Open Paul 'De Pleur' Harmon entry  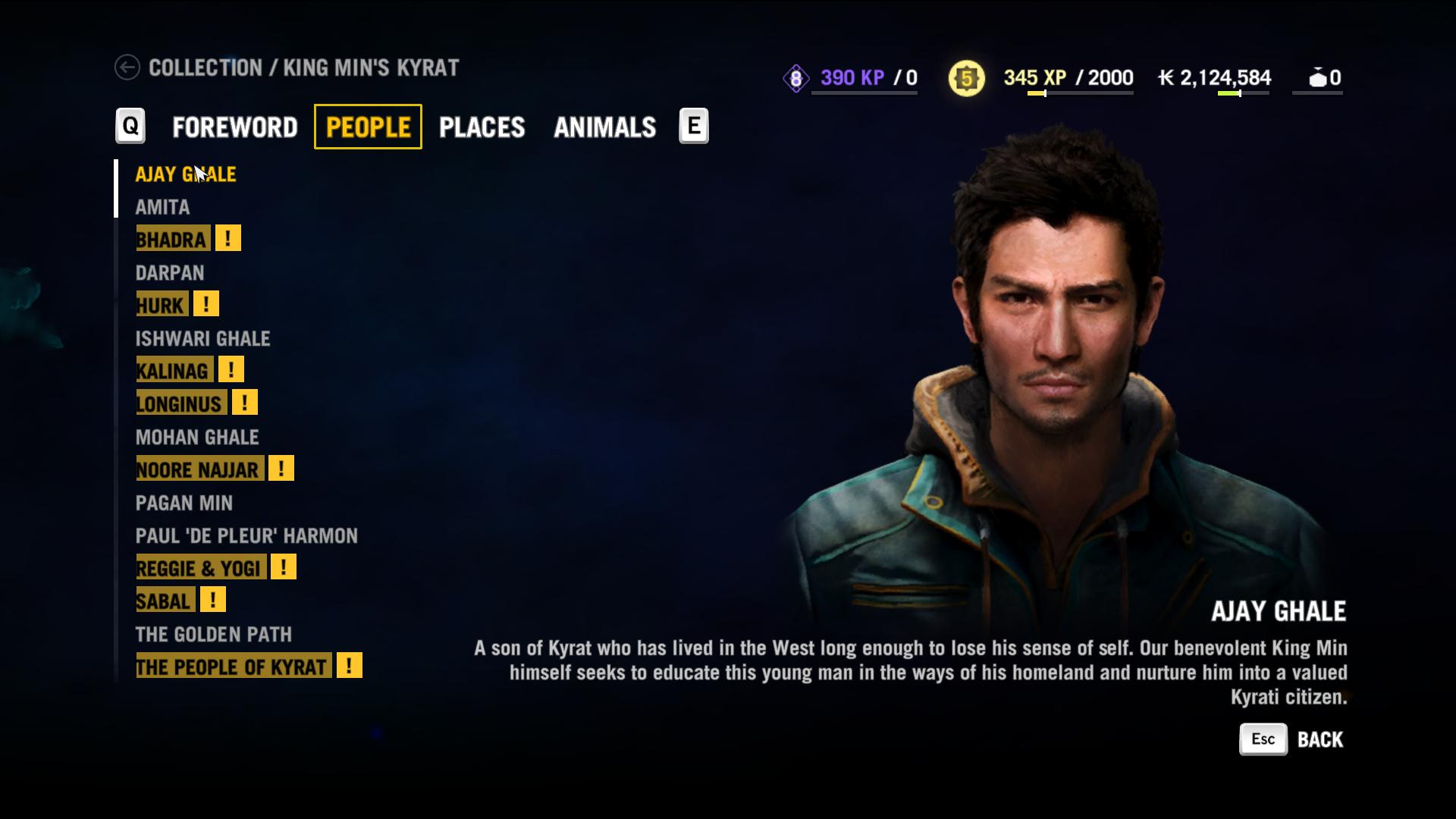[246, 536]
